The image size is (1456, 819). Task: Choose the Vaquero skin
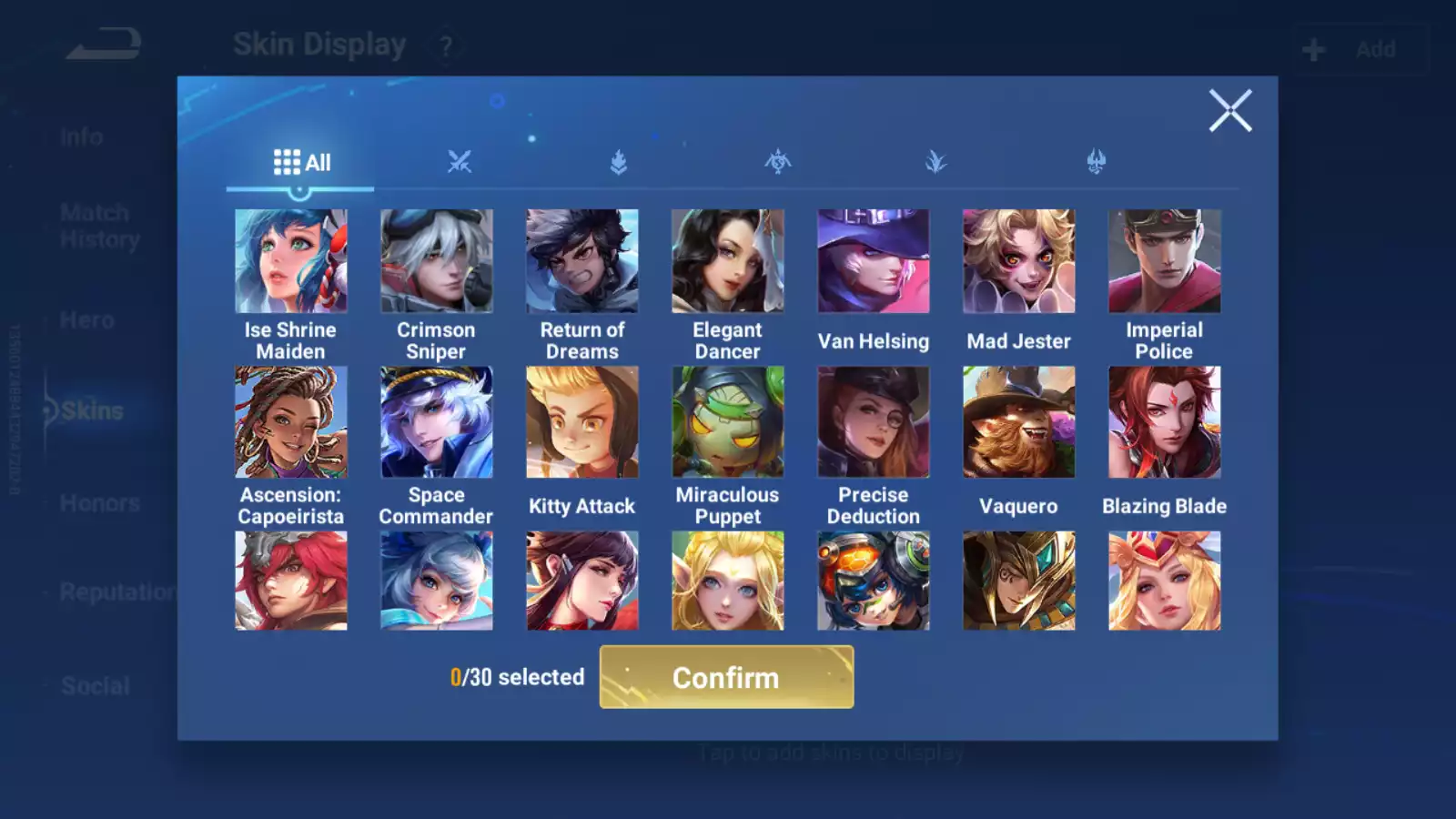(1019, 422)
